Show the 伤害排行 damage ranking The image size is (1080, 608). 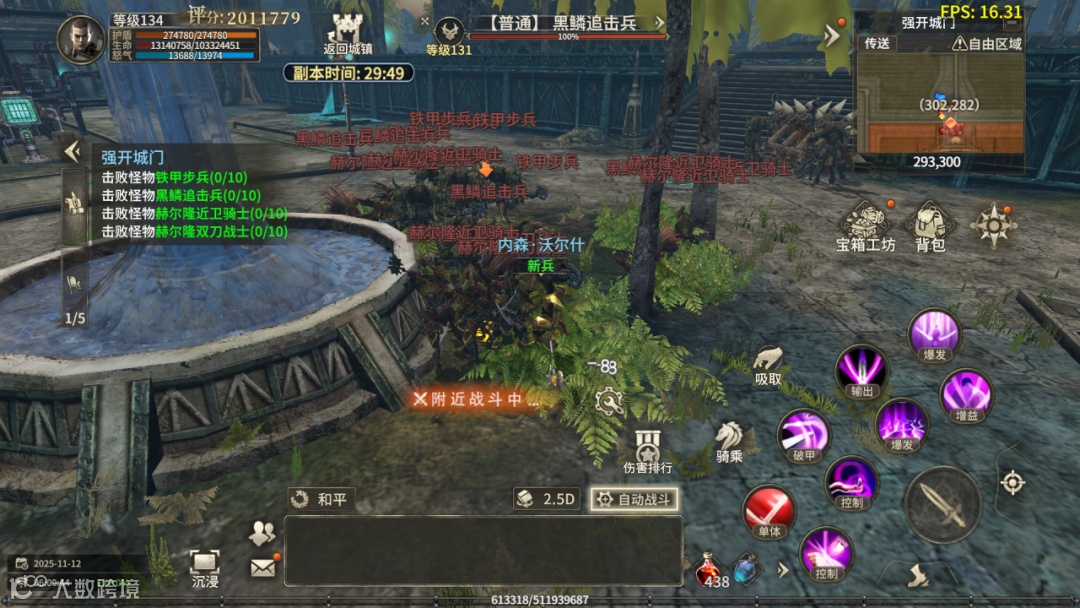coord(647,450)
